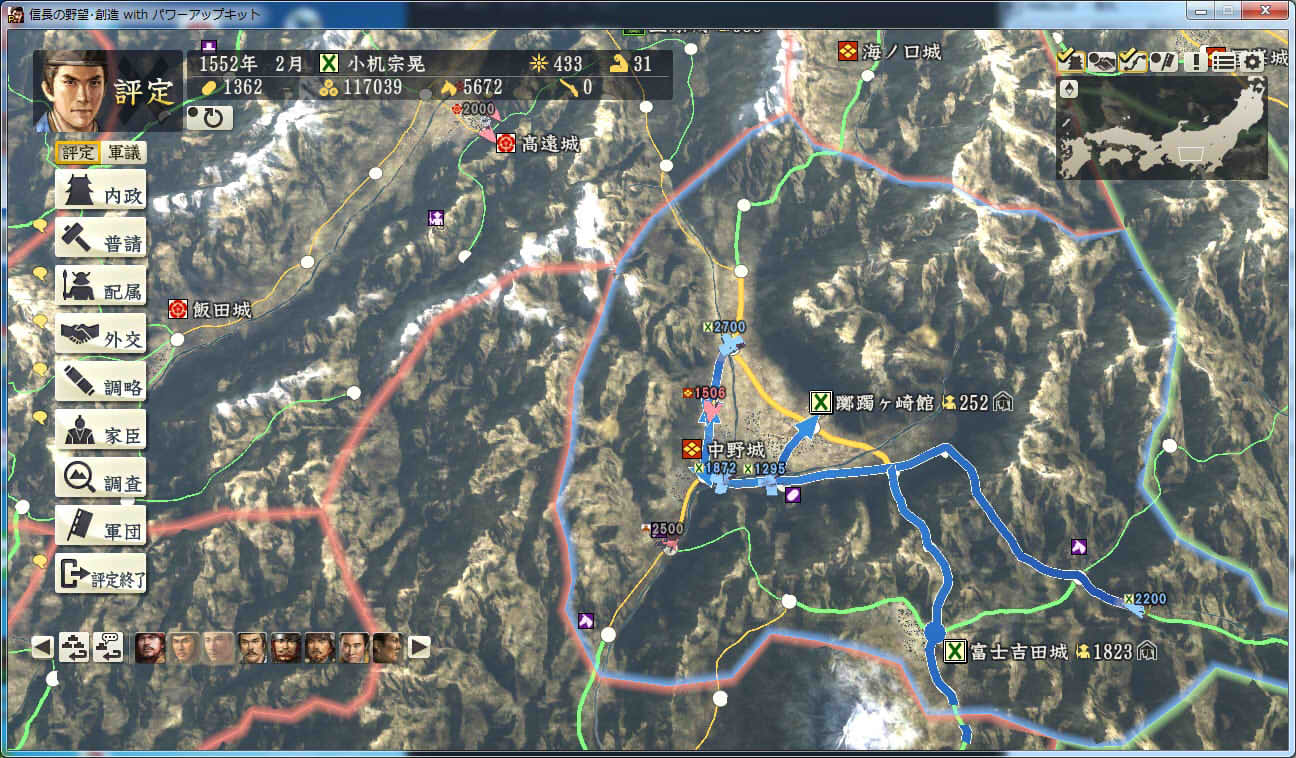Toggle the handshake diplomacy map filter
The width and height of the screenshot is (1296, 758).
coord(1102,62)
